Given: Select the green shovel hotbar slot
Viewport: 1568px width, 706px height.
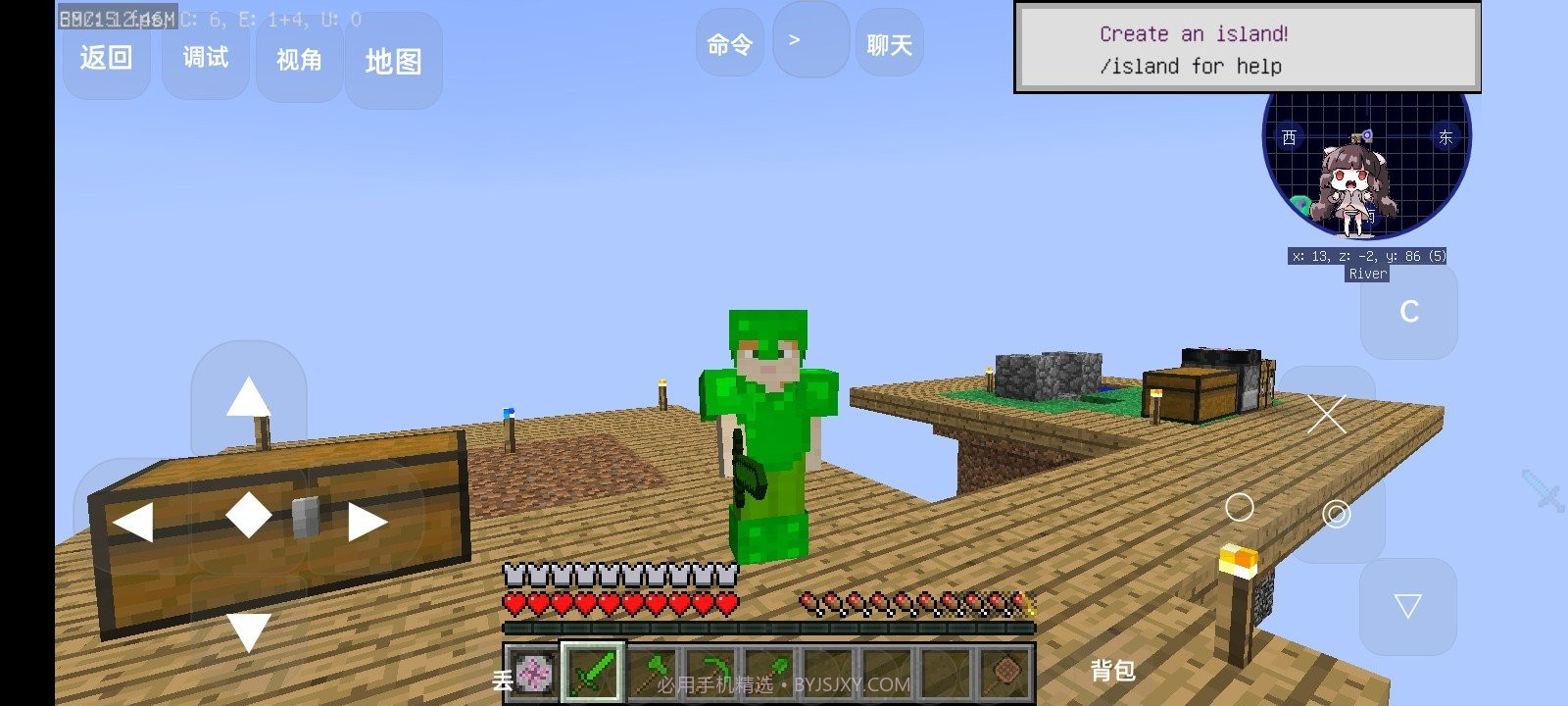Looking at the screenshot, I should point(768,674).
